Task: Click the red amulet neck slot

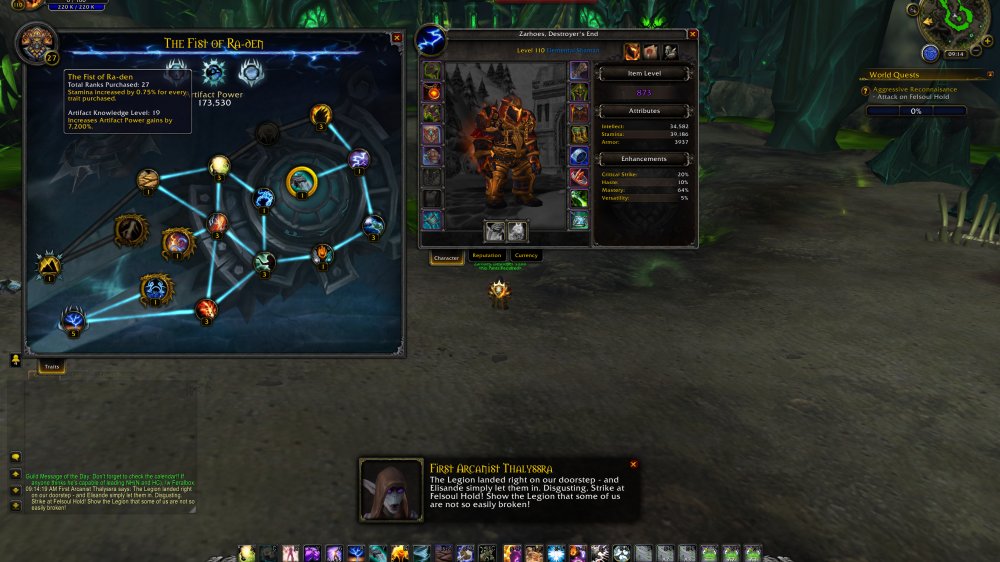Action: click(x=432, y=92)
